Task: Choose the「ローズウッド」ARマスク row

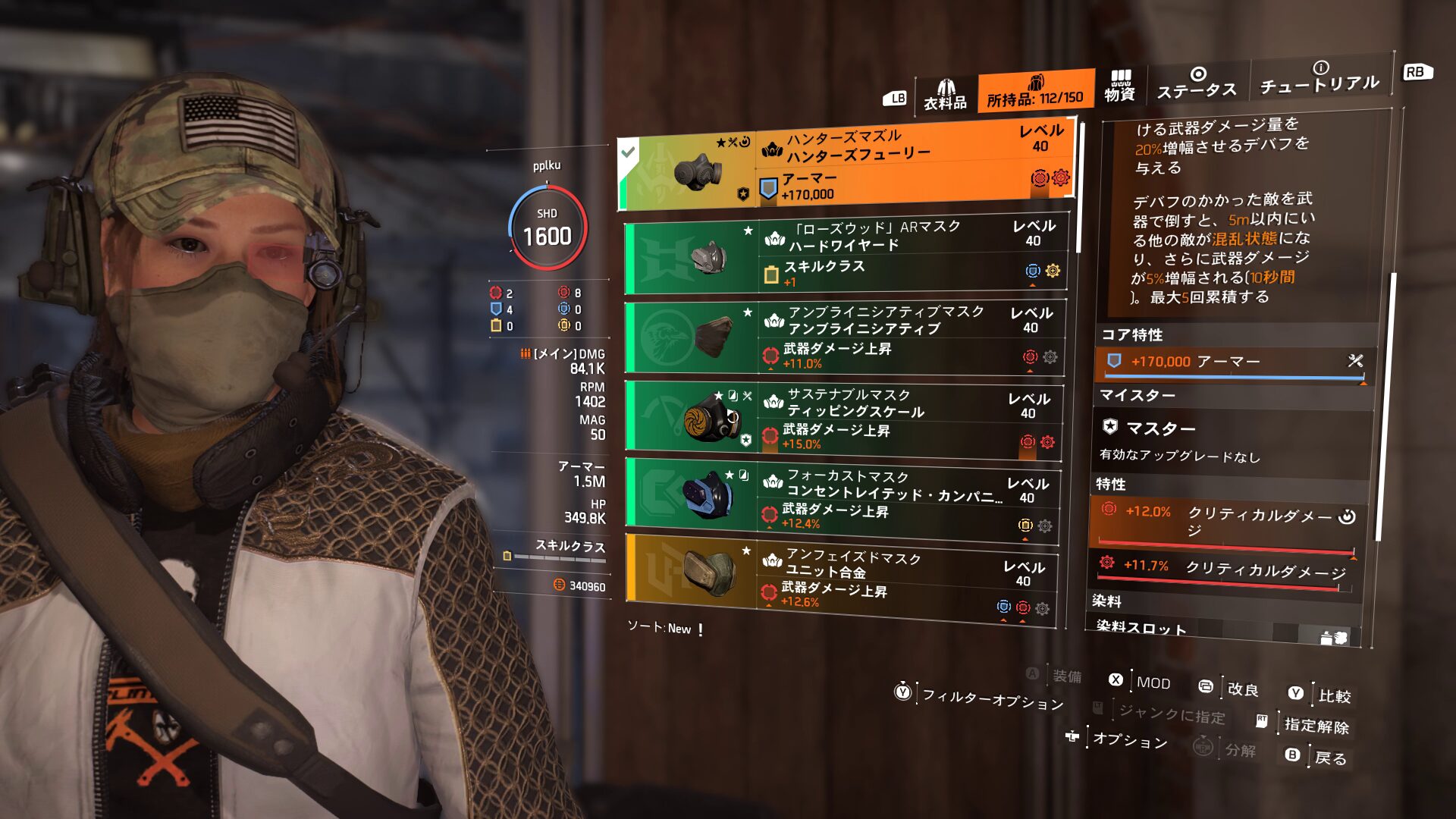Action: point(846,256)
